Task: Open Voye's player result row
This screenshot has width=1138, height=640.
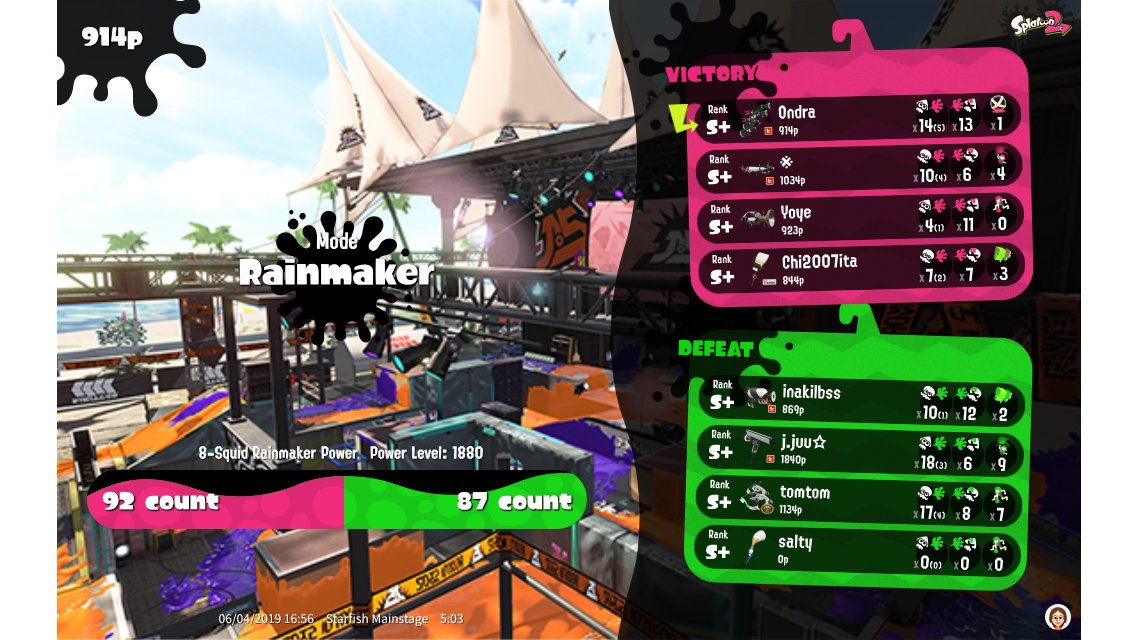Action: (x=860, y=218)
